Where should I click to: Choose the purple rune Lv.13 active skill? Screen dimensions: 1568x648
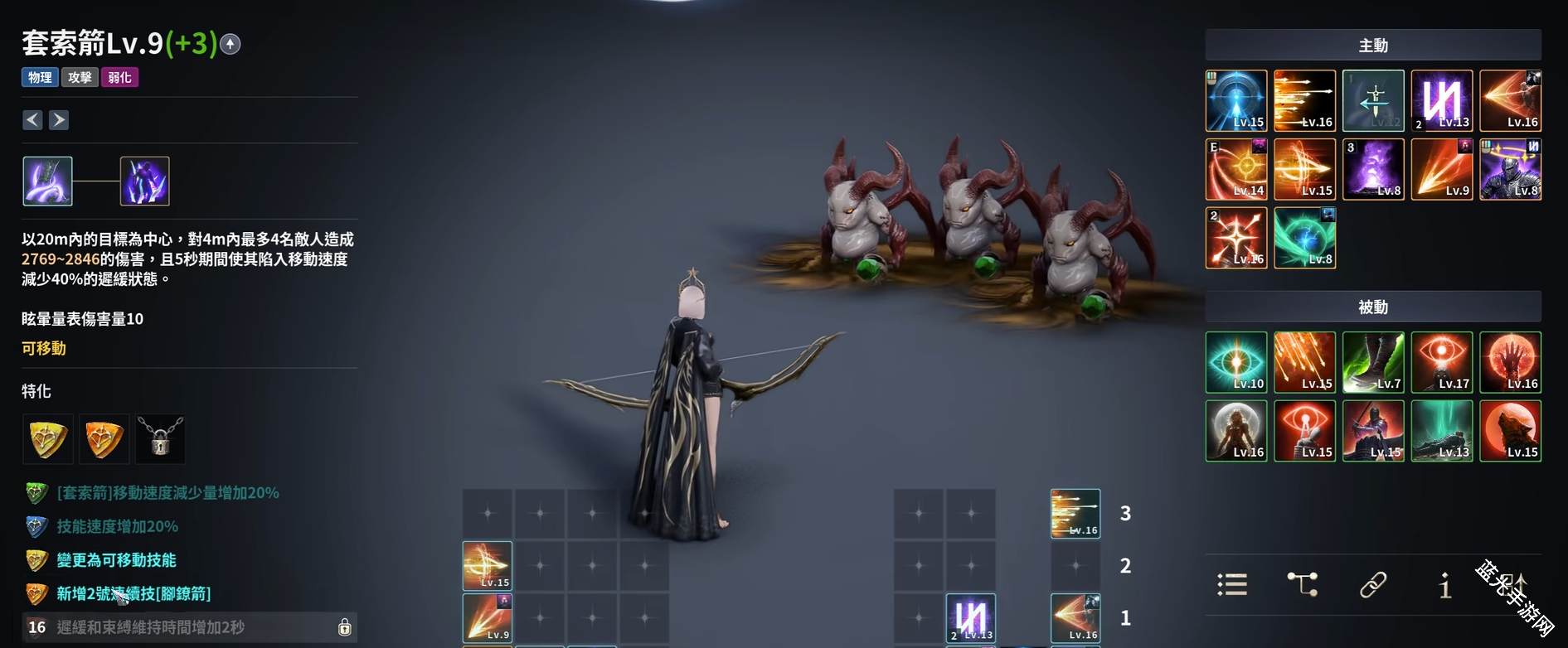coord(1442,101)
